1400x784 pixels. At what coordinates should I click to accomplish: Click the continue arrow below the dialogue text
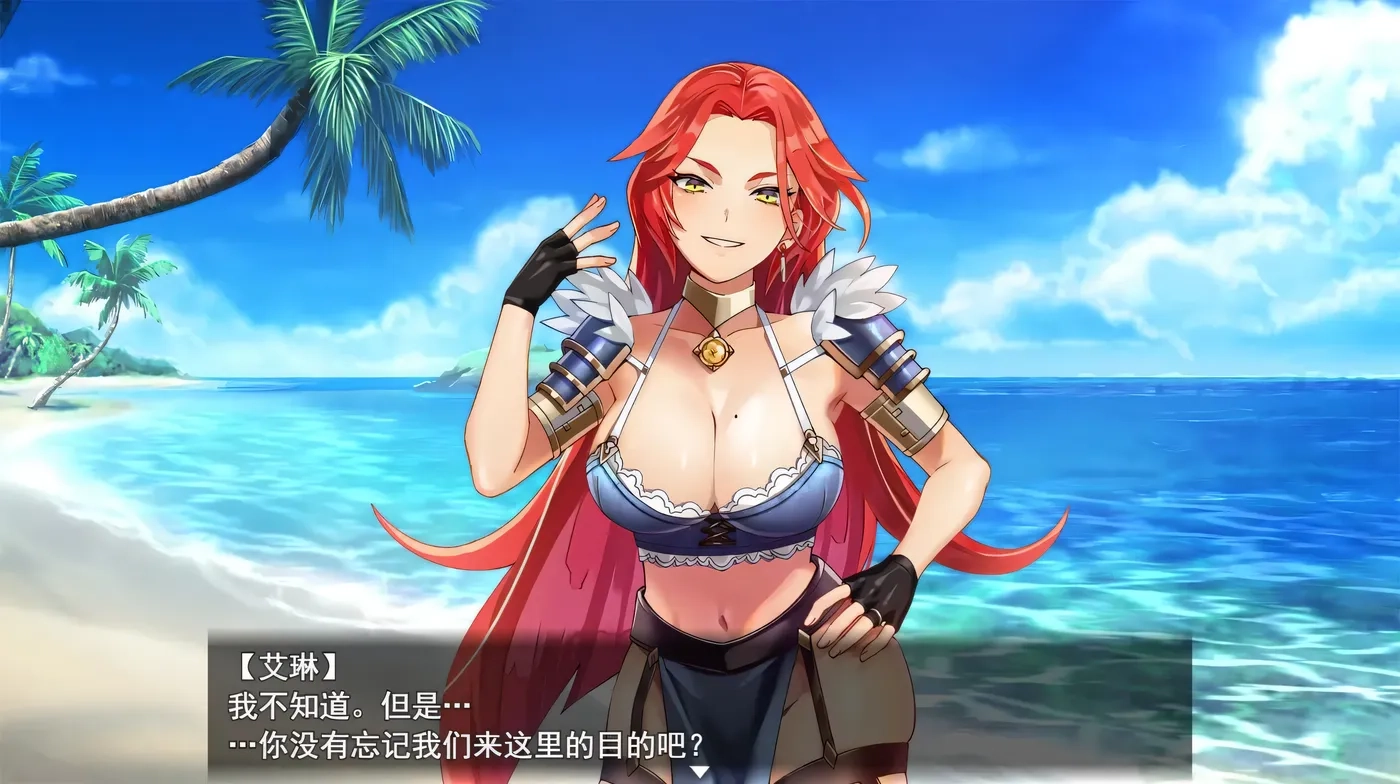700,770
